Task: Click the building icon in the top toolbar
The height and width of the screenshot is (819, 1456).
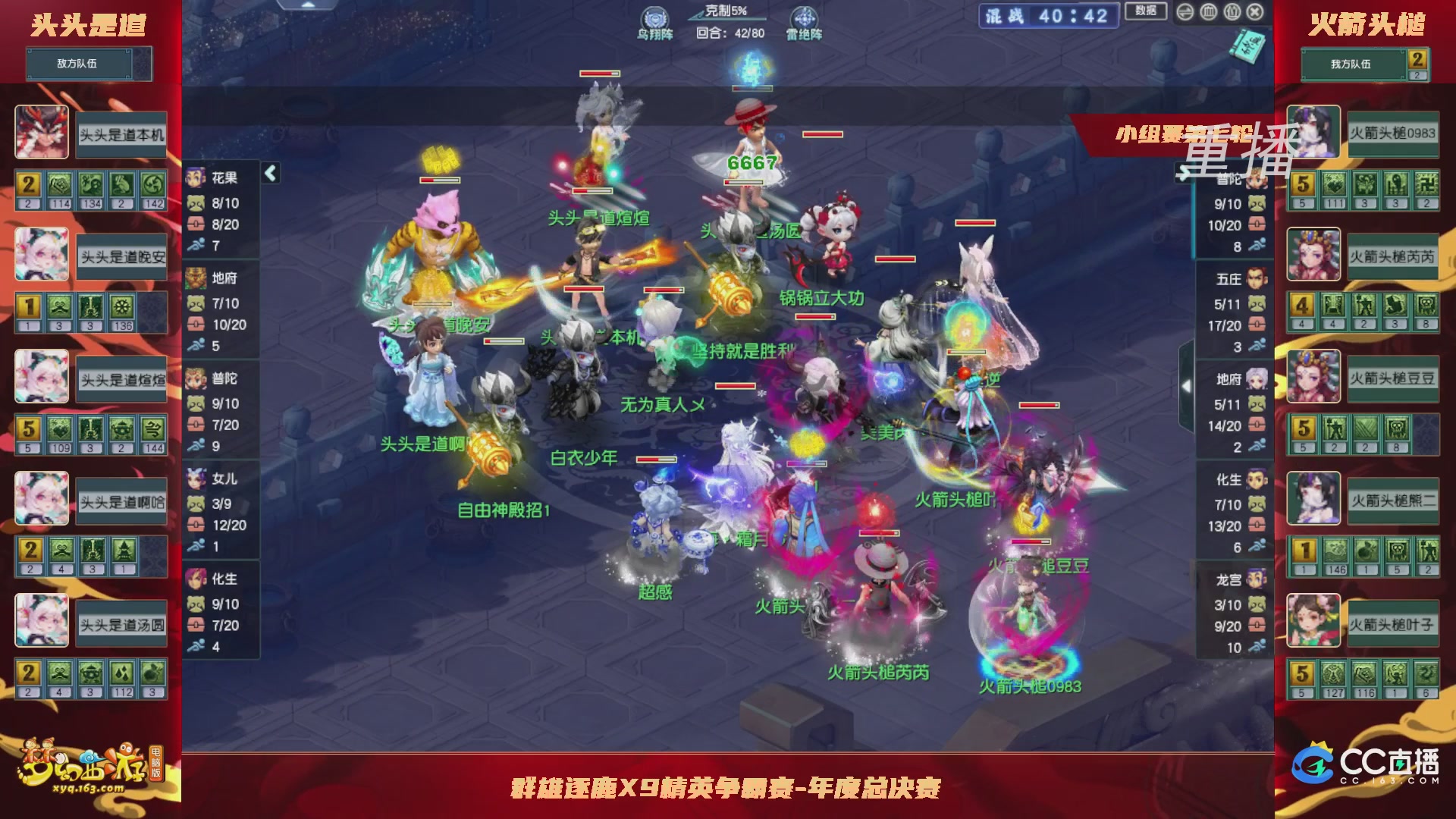Action: [x=1207, y=12]
